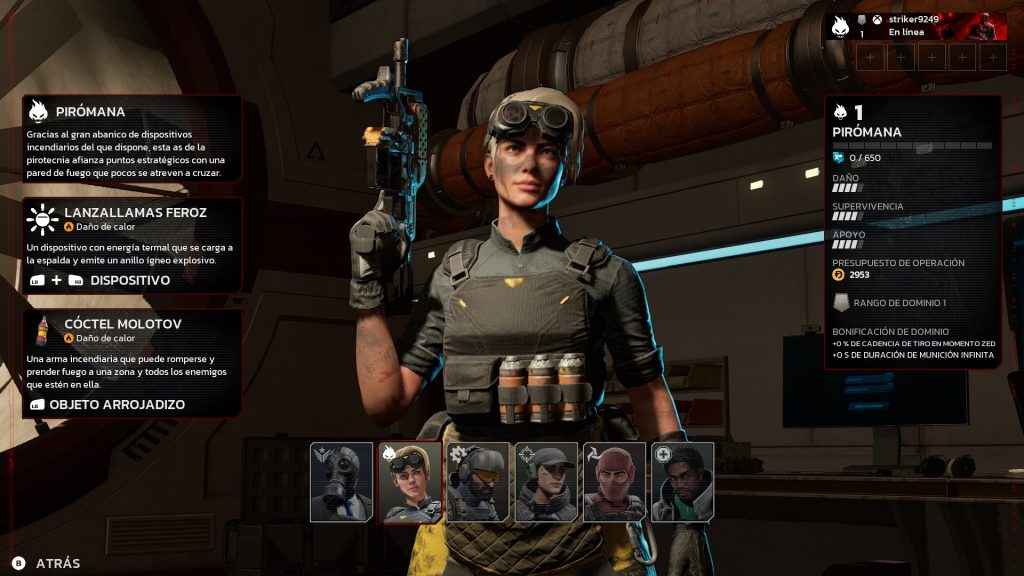Open the Cóctel Molotov item panel
1024x576 pixels.
(x=133, y=363)
